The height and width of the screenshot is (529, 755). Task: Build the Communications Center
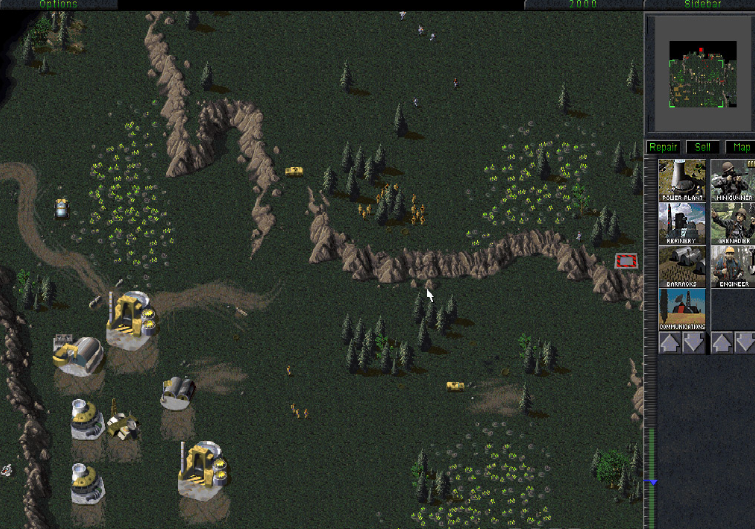coord(682,308)
